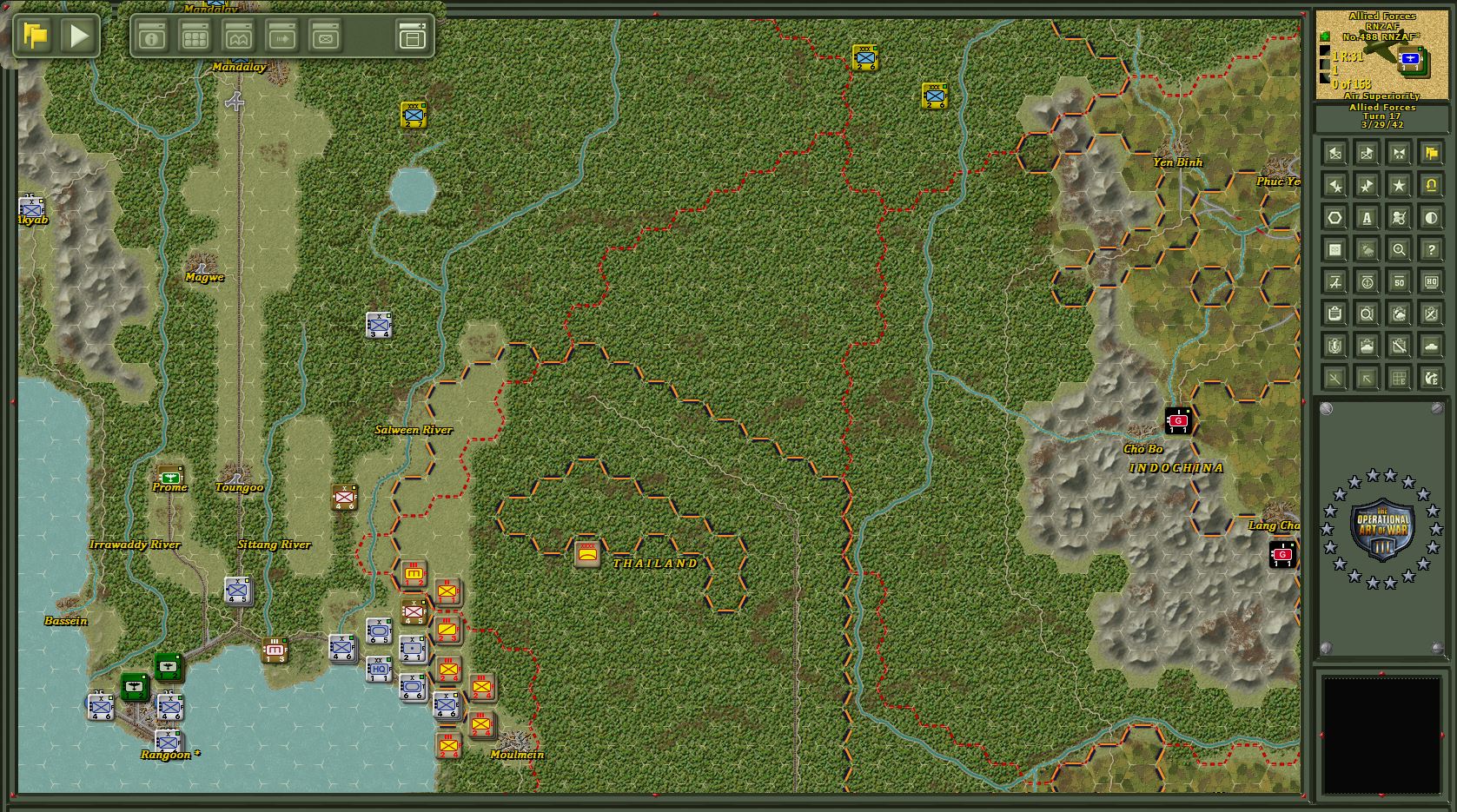Use the find-unit search icon
The height and width of the screenshot is (812, 1457).
click(1368, 315)
